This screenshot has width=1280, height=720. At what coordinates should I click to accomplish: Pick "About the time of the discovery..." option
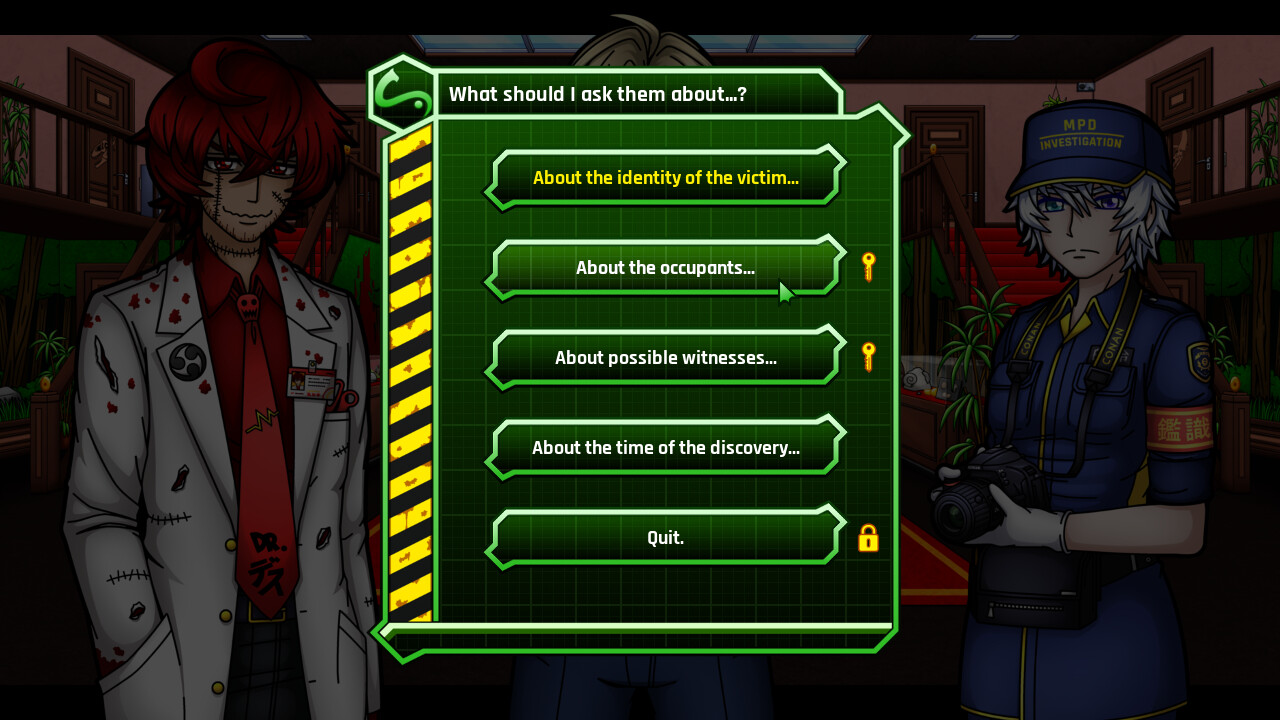[x=664, y=447]
